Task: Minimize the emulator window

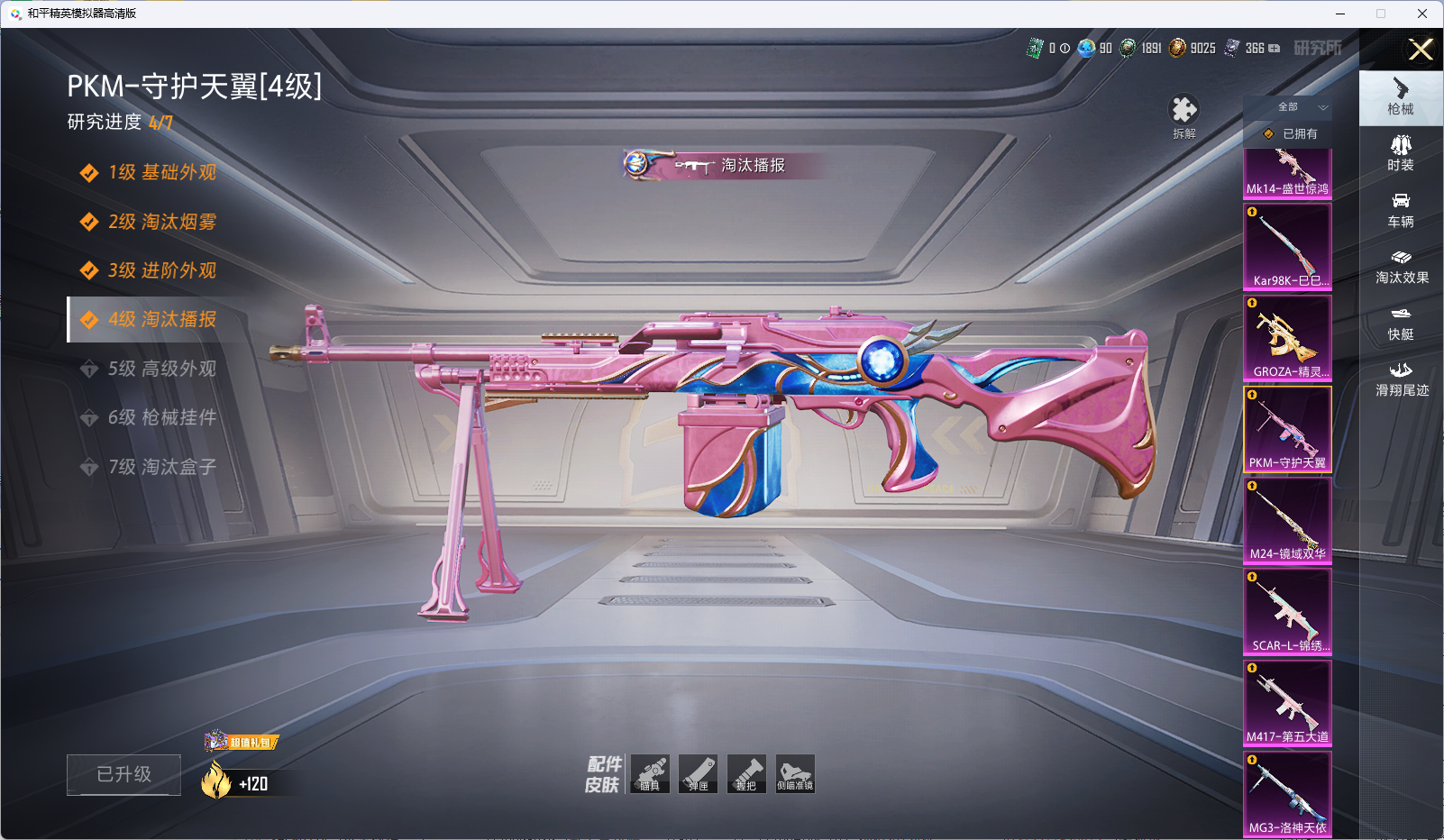Action: pos(1340,14)
